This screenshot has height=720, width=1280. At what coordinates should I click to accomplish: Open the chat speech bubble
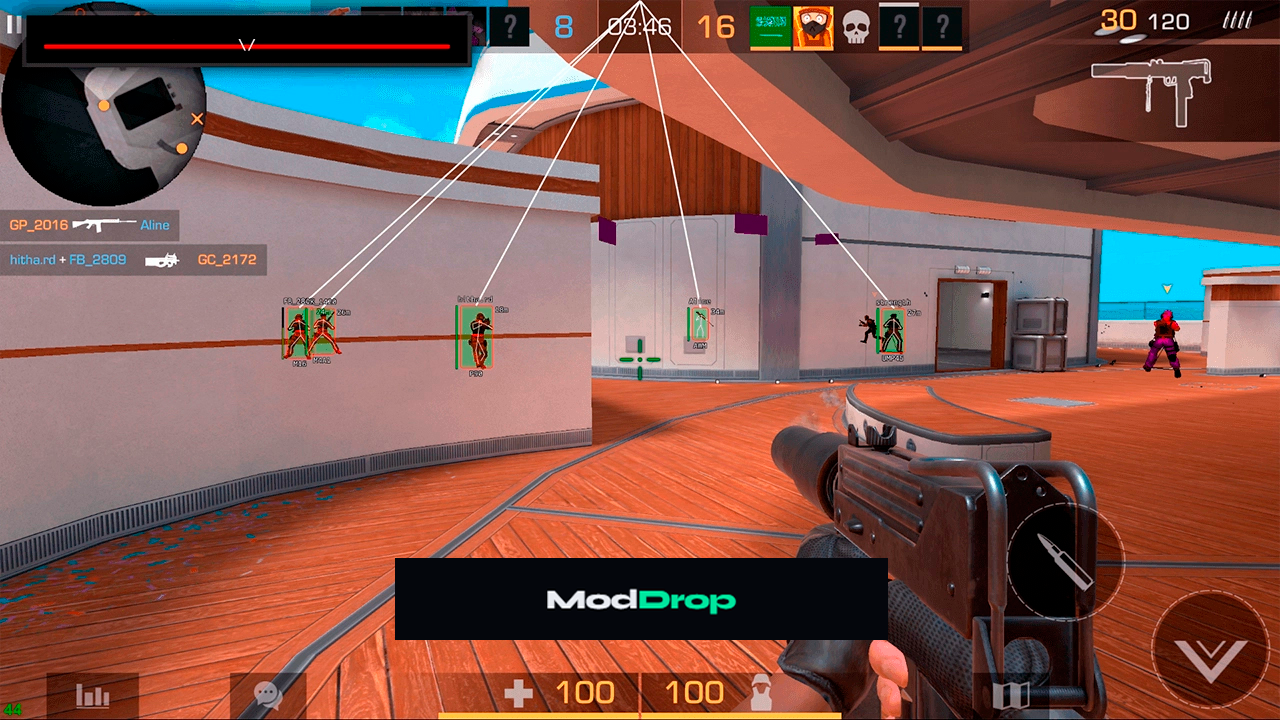click(x=267, y=695)
